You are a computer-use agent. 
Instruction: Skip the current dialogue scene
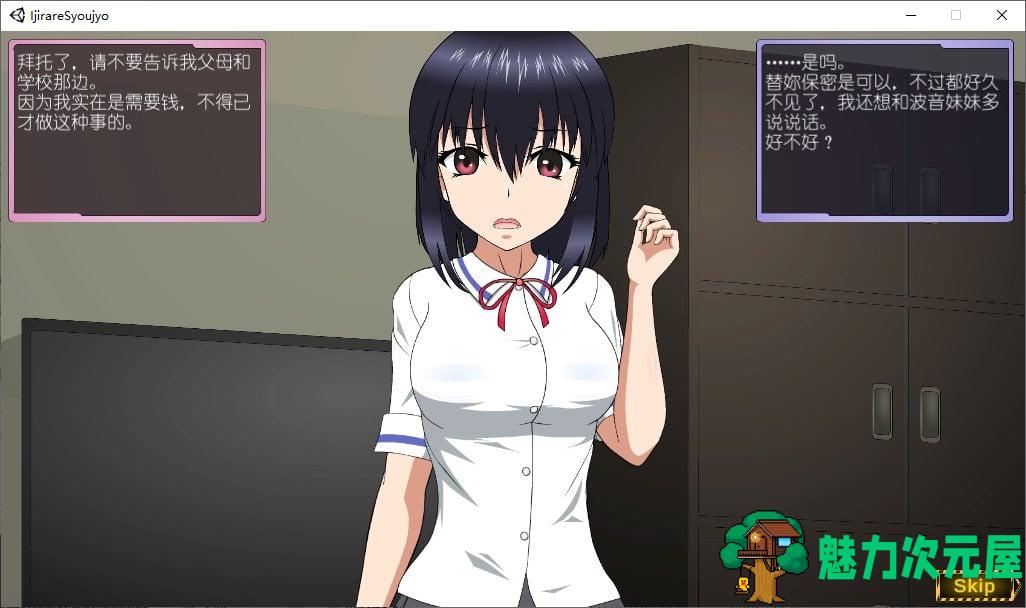(x=973, y=587)
